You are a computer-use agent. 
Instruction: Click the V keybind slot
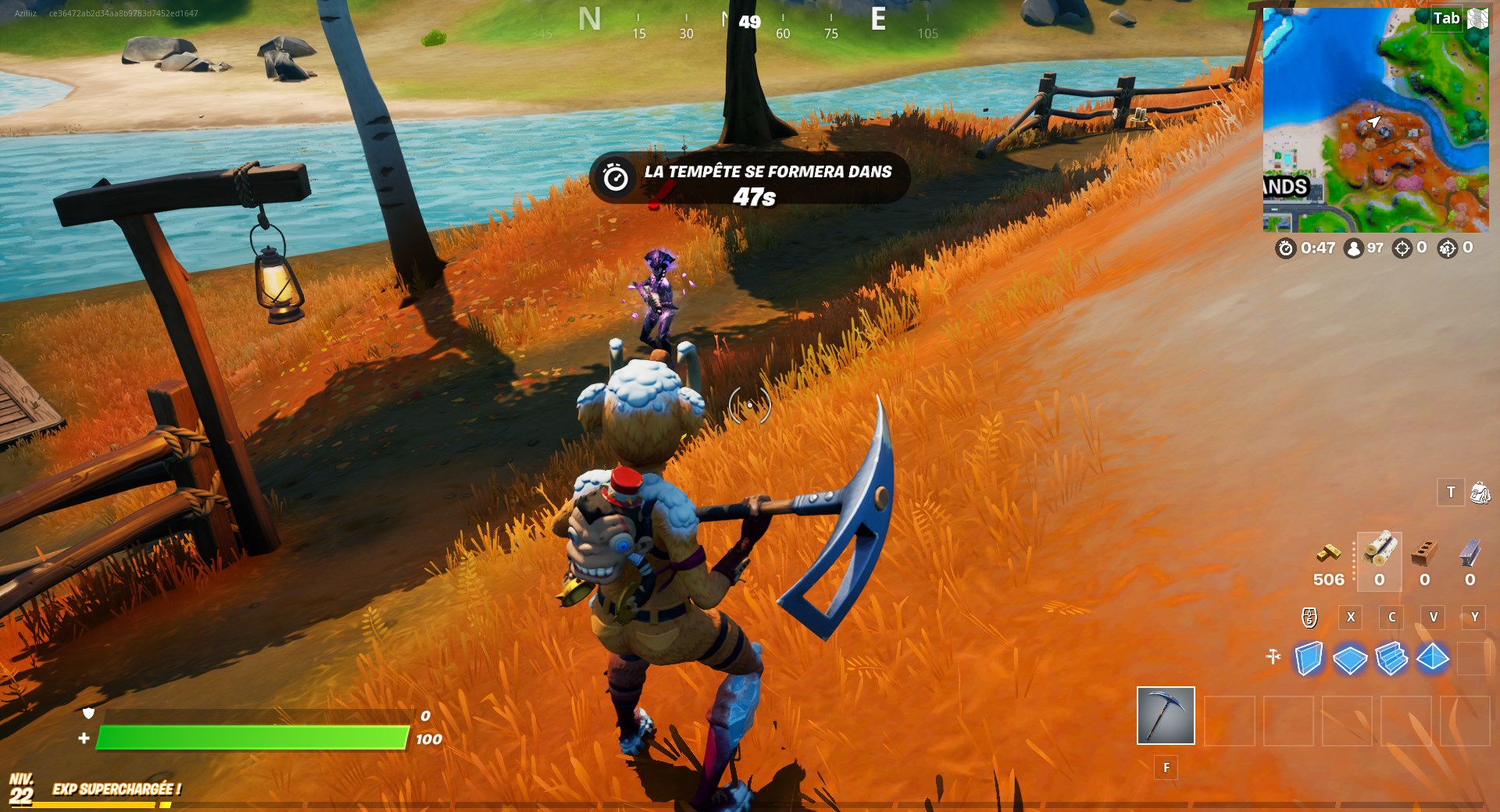coord(1434,617)
